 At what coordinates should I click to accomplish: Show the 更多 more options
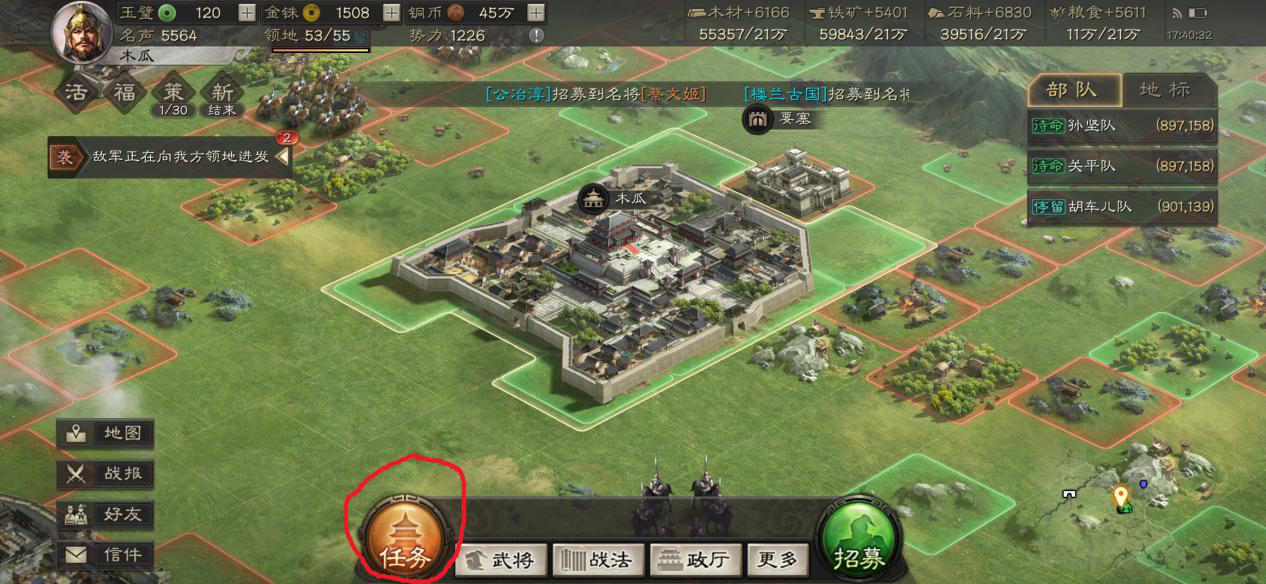(777, 560)
